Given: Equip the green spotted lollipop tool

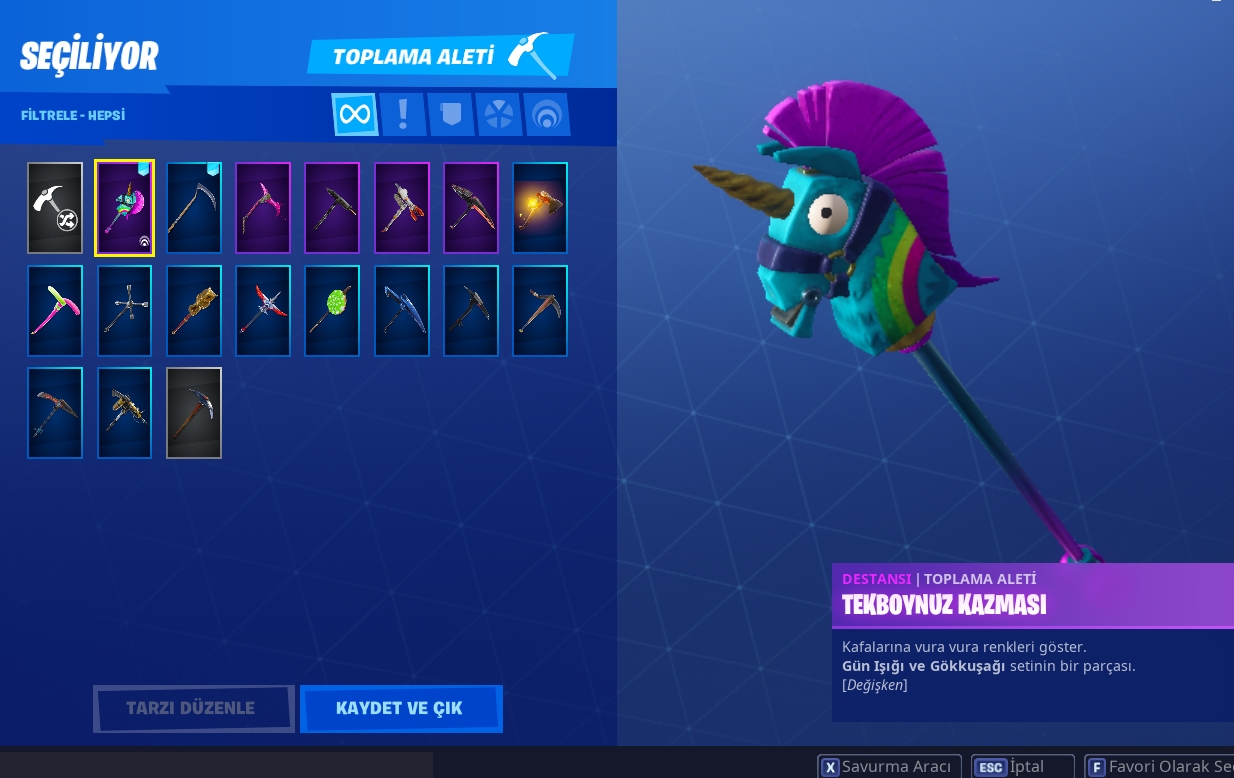Looking at the screenshot, I should click(x=332, y=311).
